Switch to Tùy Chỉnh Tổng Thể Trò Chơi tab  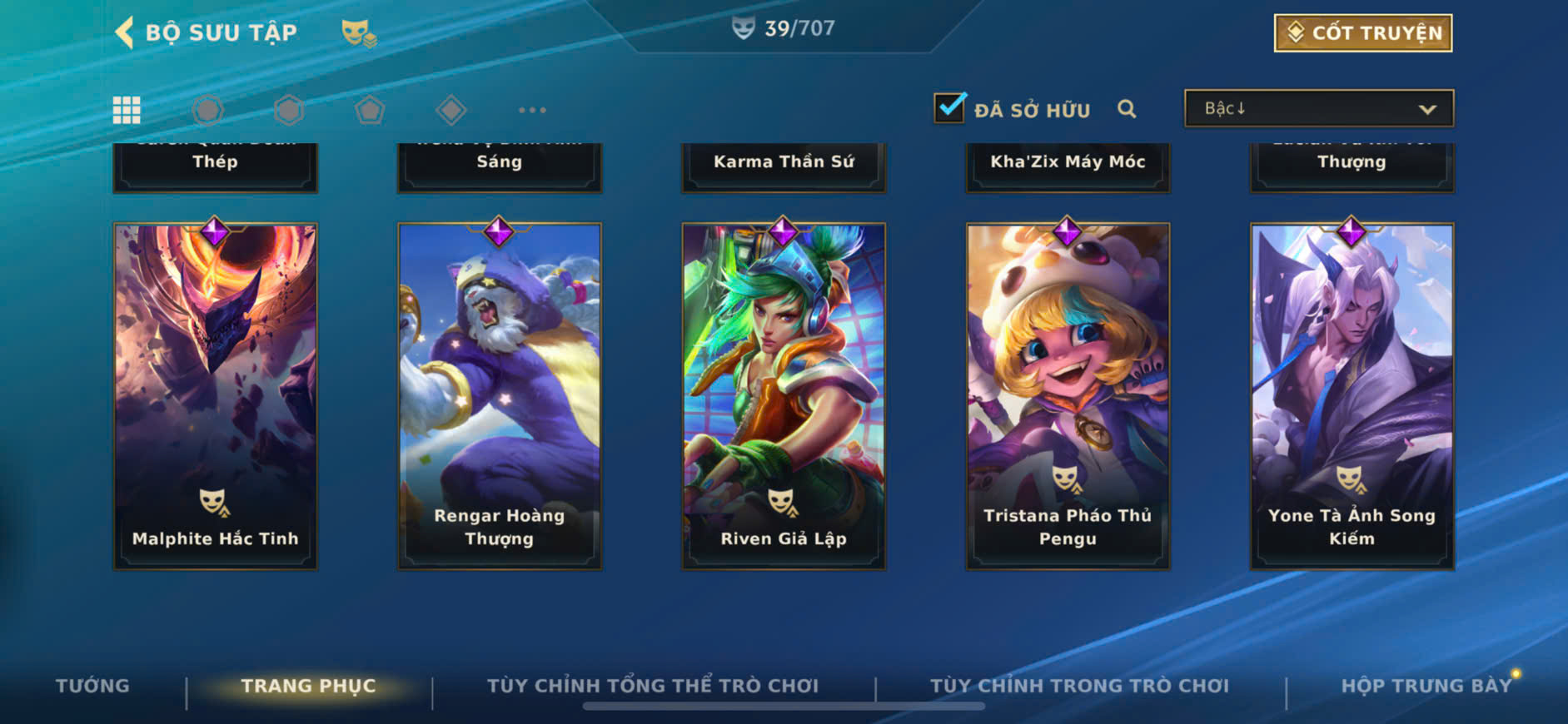coord(653,686)
